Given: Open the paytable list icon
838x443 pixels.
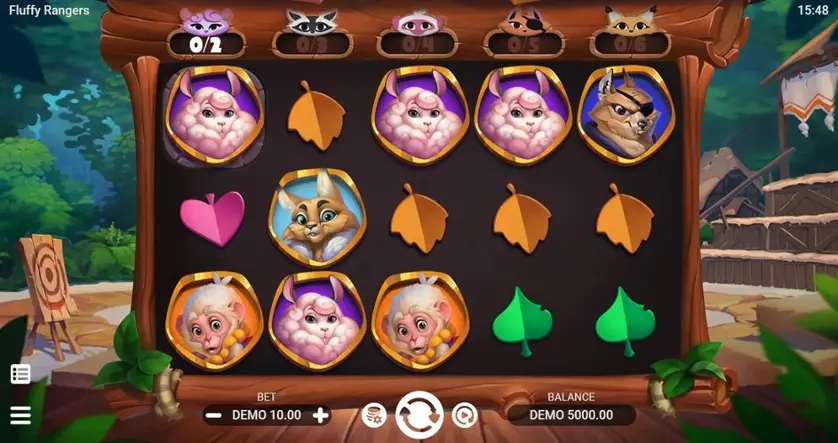Looking at the screenshot, I should click(20, 374).
